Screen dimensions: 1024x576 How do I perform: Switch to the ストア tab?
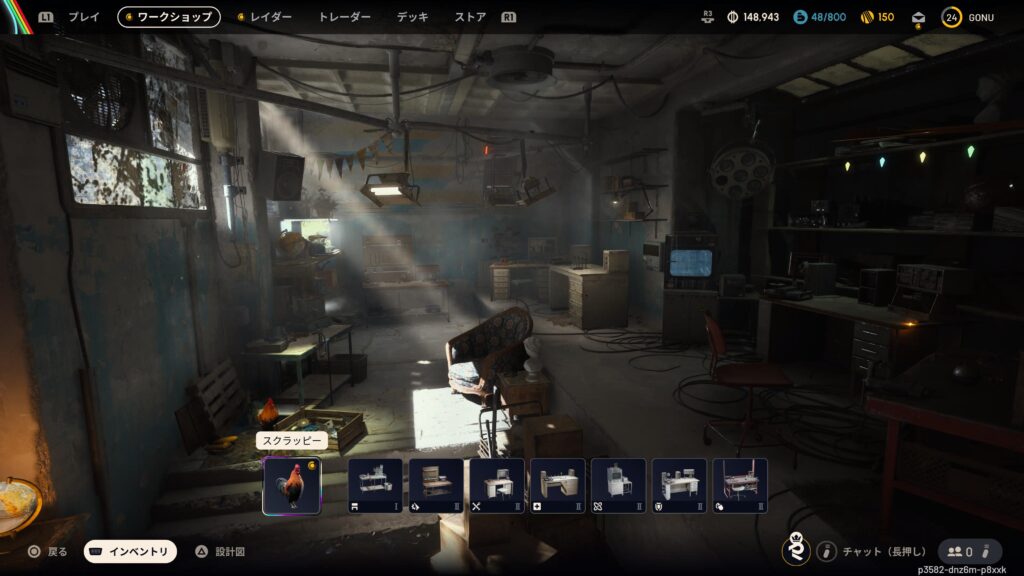[x=470, y=17]
